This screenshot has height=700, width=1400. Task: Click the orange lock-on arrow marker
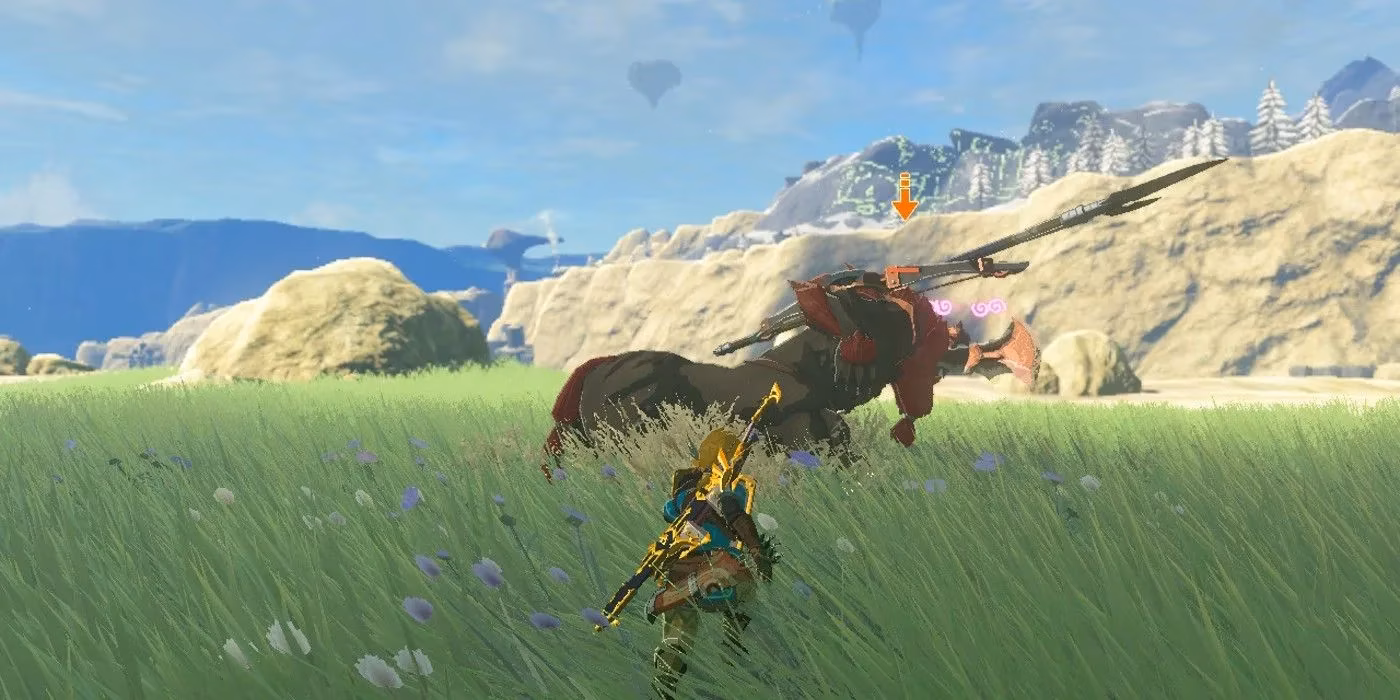point(905,198)
